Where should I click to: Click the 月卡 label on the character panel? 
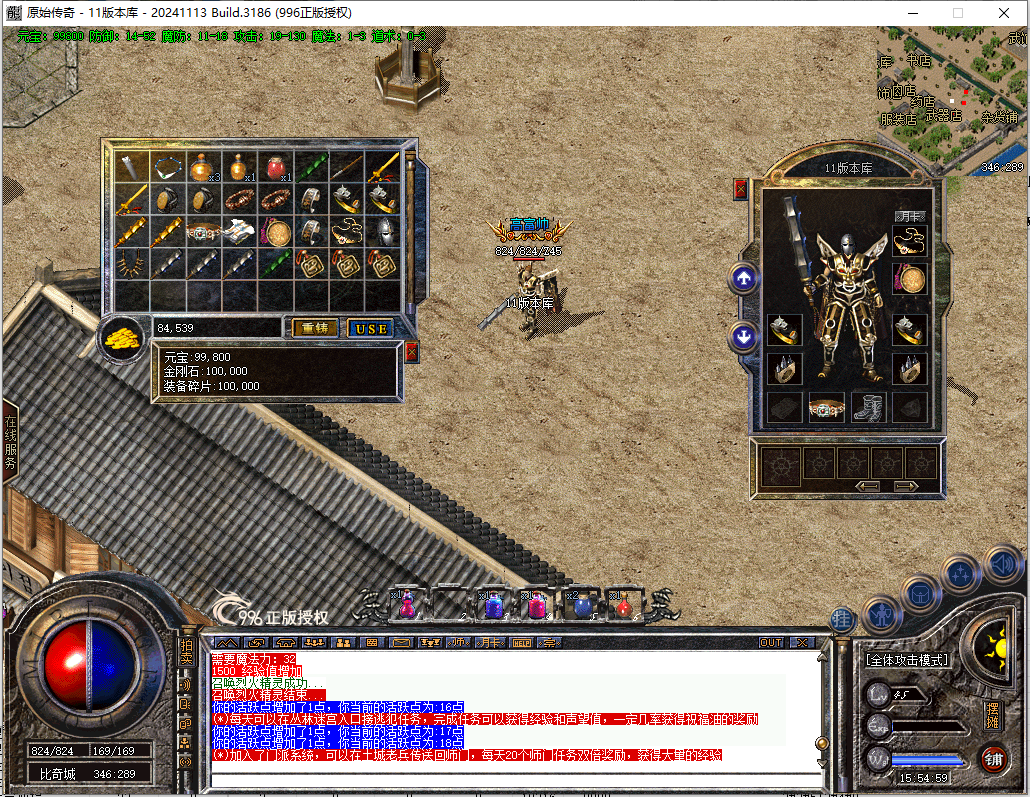[x=908, y=215]
